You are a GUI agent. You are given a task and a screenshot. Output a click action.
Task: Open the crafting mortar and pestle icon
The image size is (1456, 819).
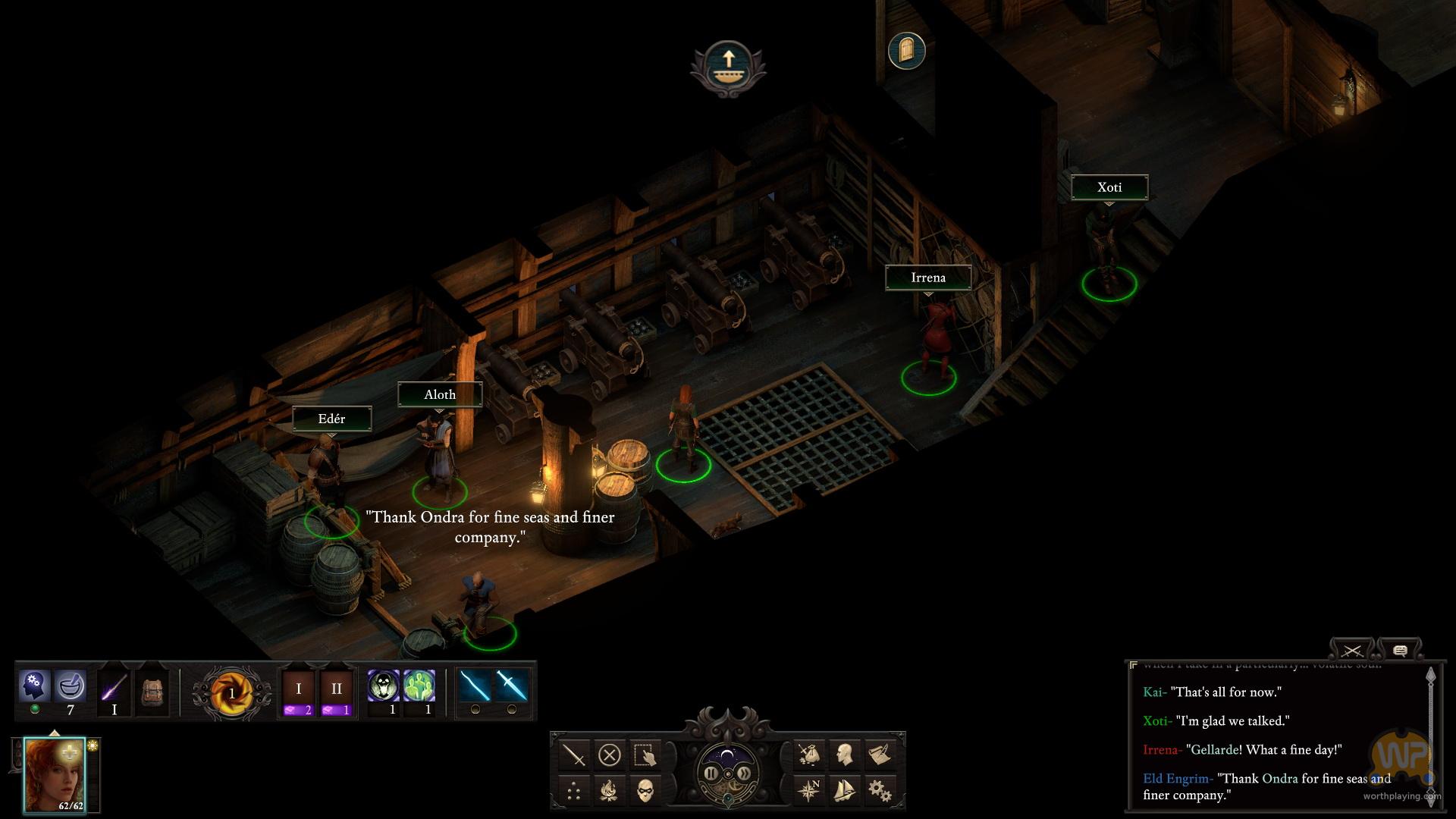pyautogui.click(x=71, y=686)
